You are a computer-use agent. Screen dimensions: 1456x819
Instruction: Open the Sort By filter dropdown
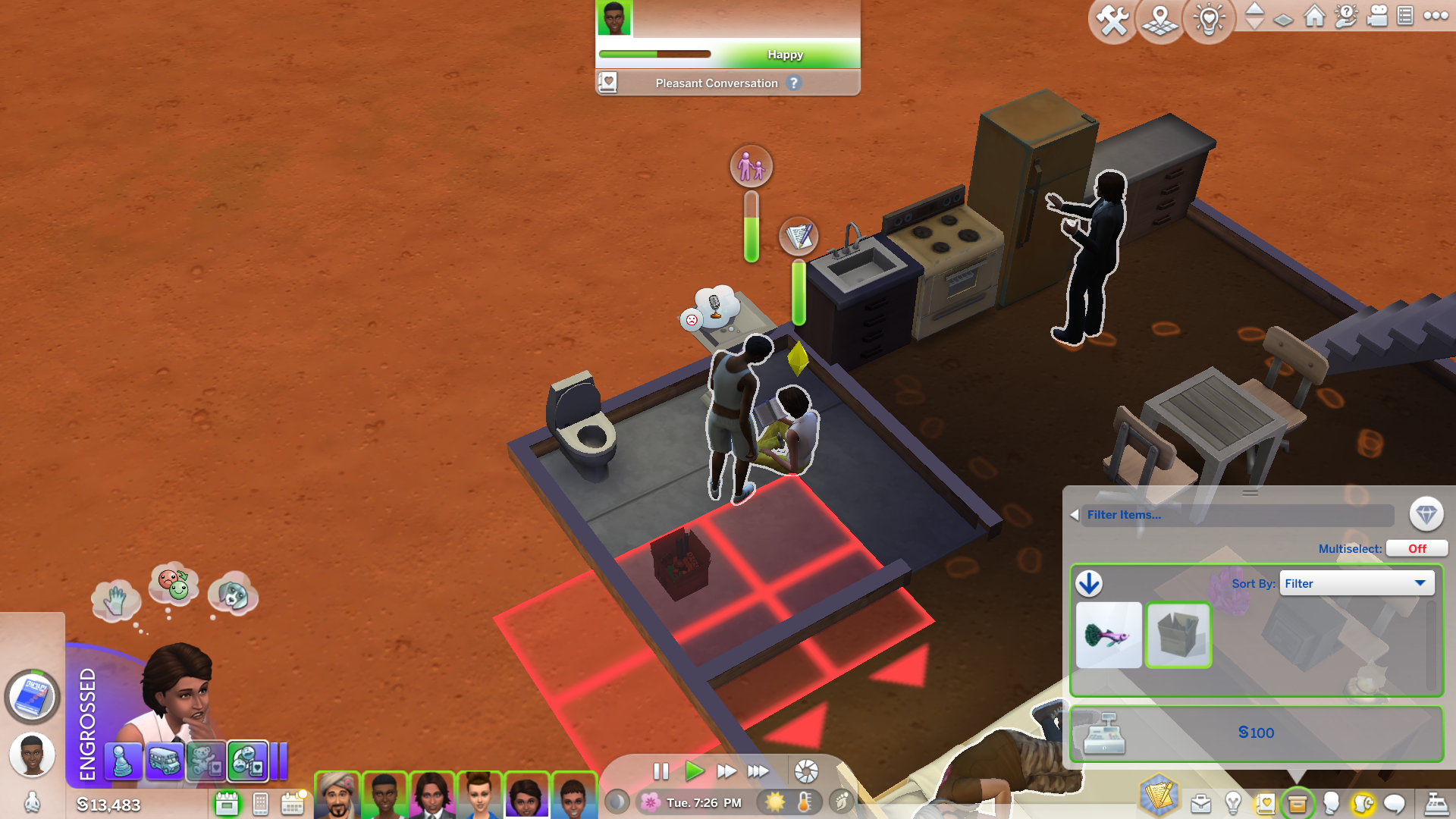coord(1356,583)
